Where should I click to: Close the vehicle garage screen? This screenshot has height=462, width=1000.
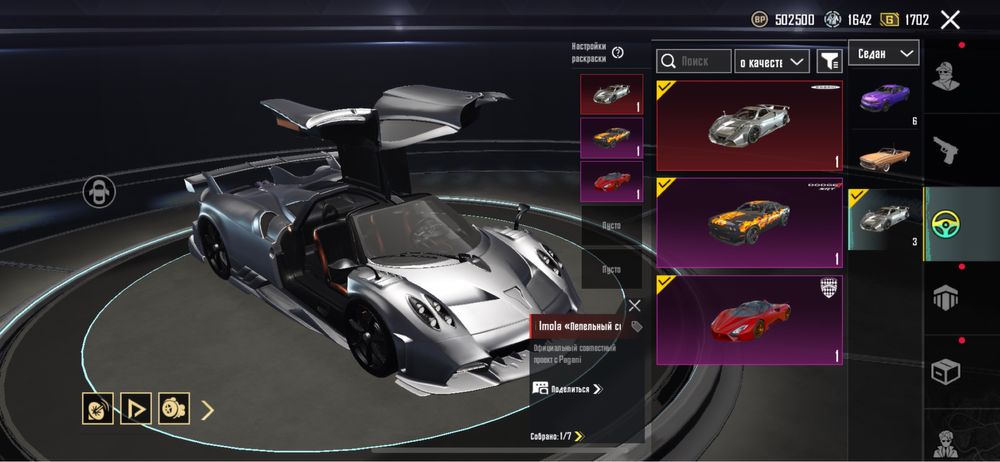pyautogui.click(x=950, y=20)
